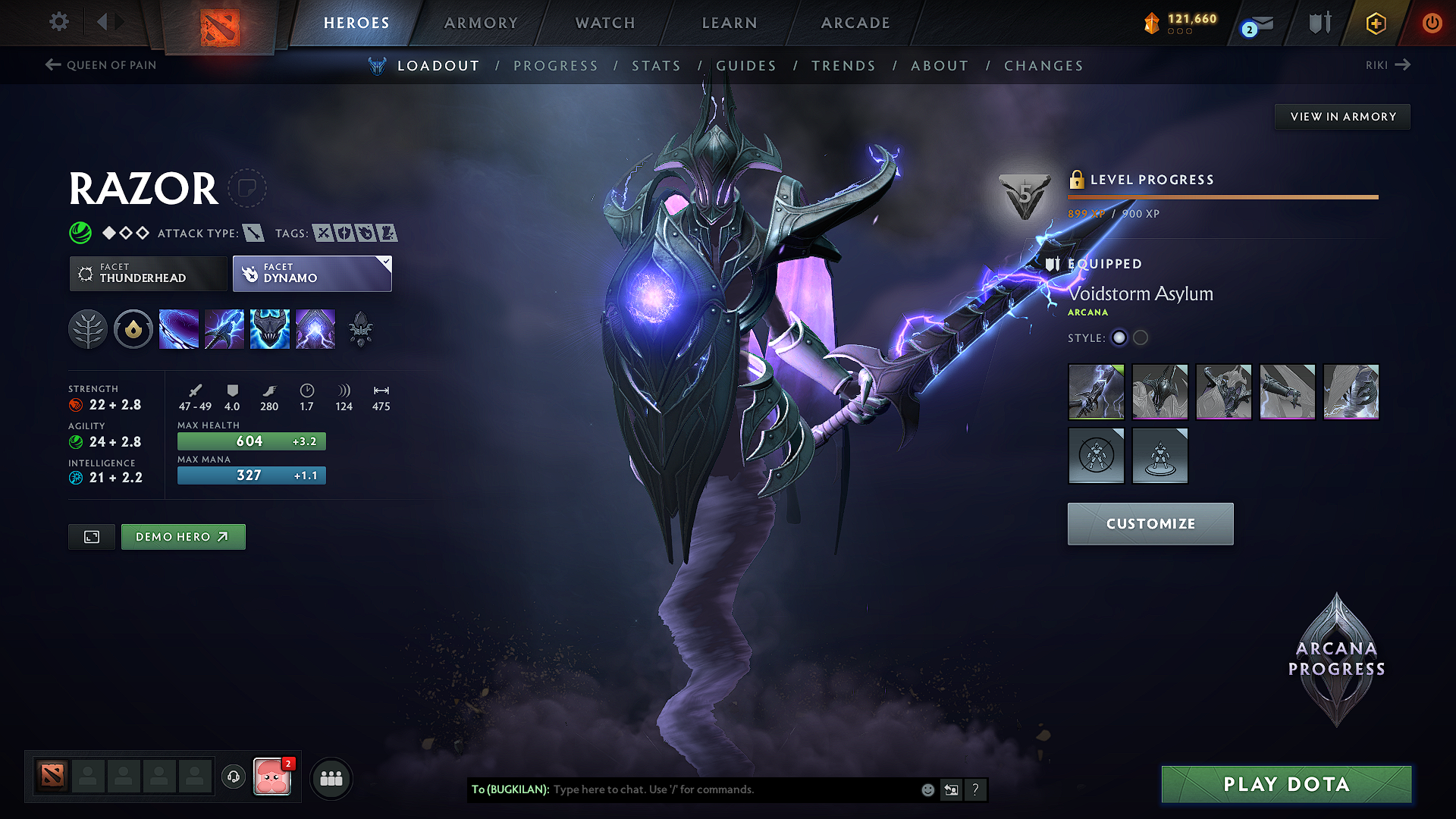Select the Static Link ability icon
The image size is (1456, 819).
224,328
